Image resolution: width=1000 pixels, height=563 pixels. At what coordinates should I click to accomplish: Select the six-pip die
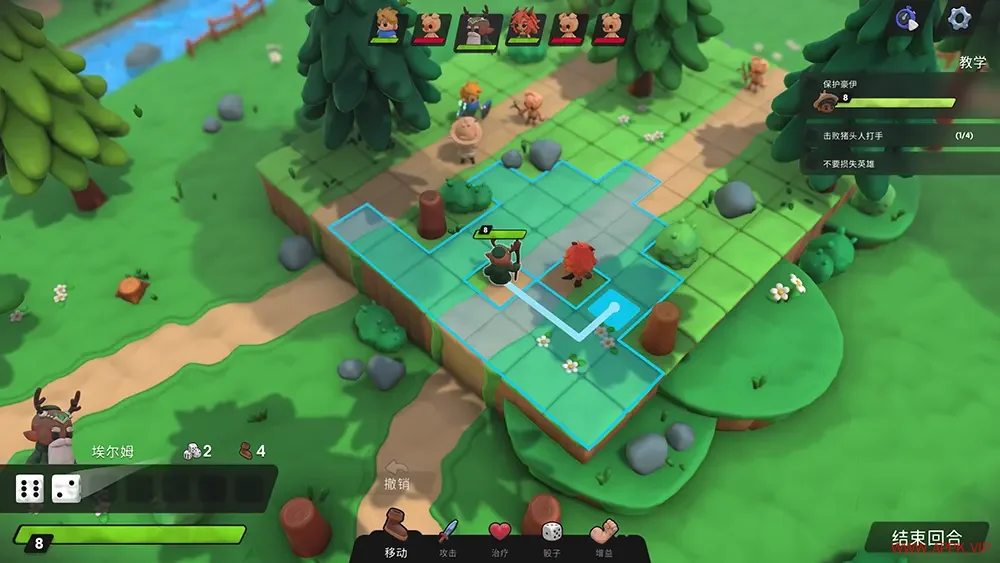(29, 489)
